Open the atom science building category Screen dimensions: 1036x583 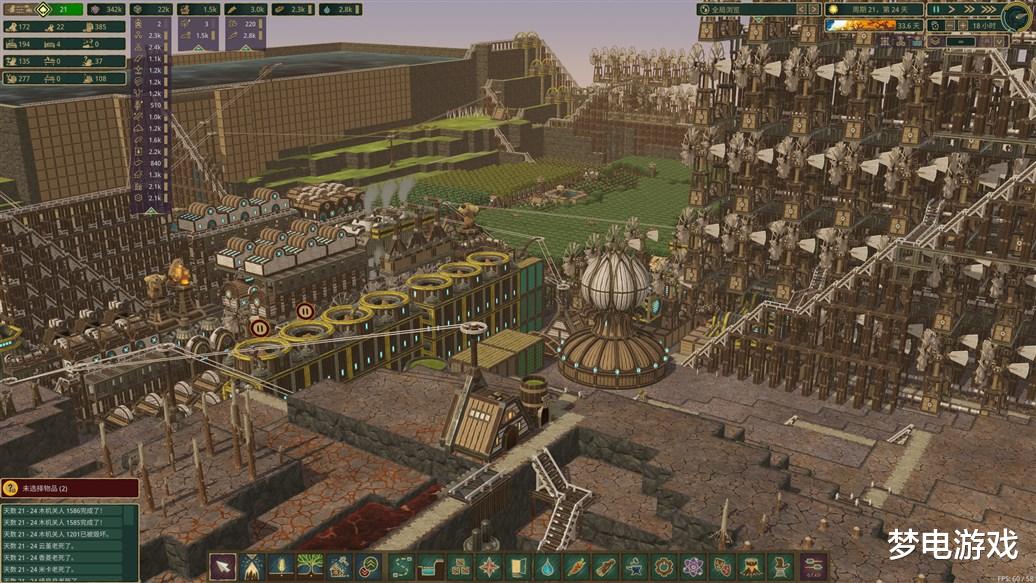click(x=692, y=566)
